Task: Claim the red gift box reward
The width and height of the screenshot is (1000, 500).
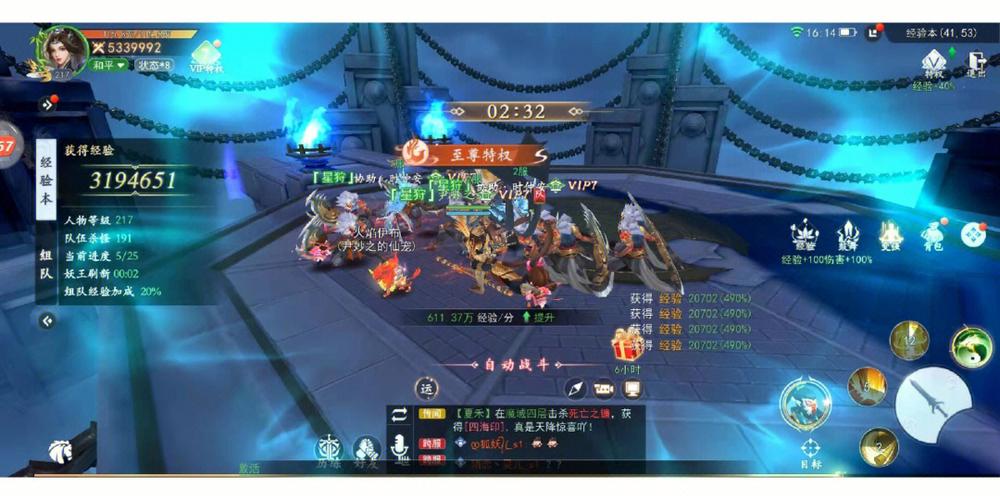Action: (628, 347)
